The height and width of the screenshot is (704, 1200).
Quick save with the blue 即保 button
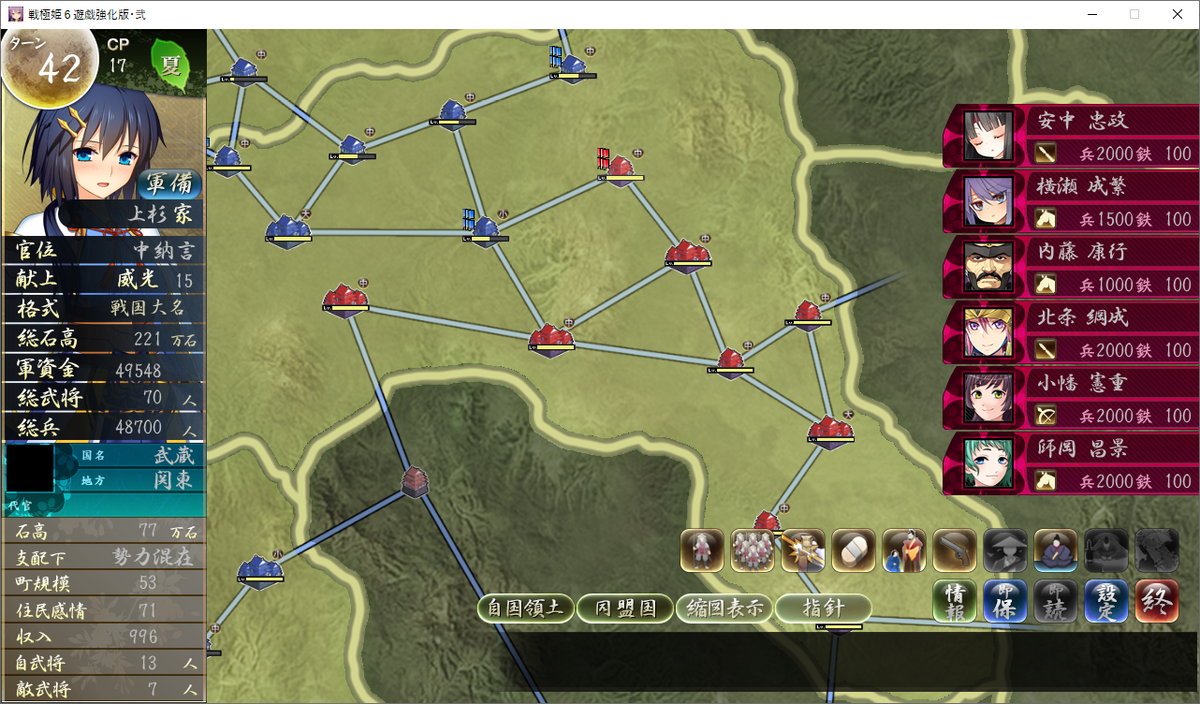[x=1005, y=600]
